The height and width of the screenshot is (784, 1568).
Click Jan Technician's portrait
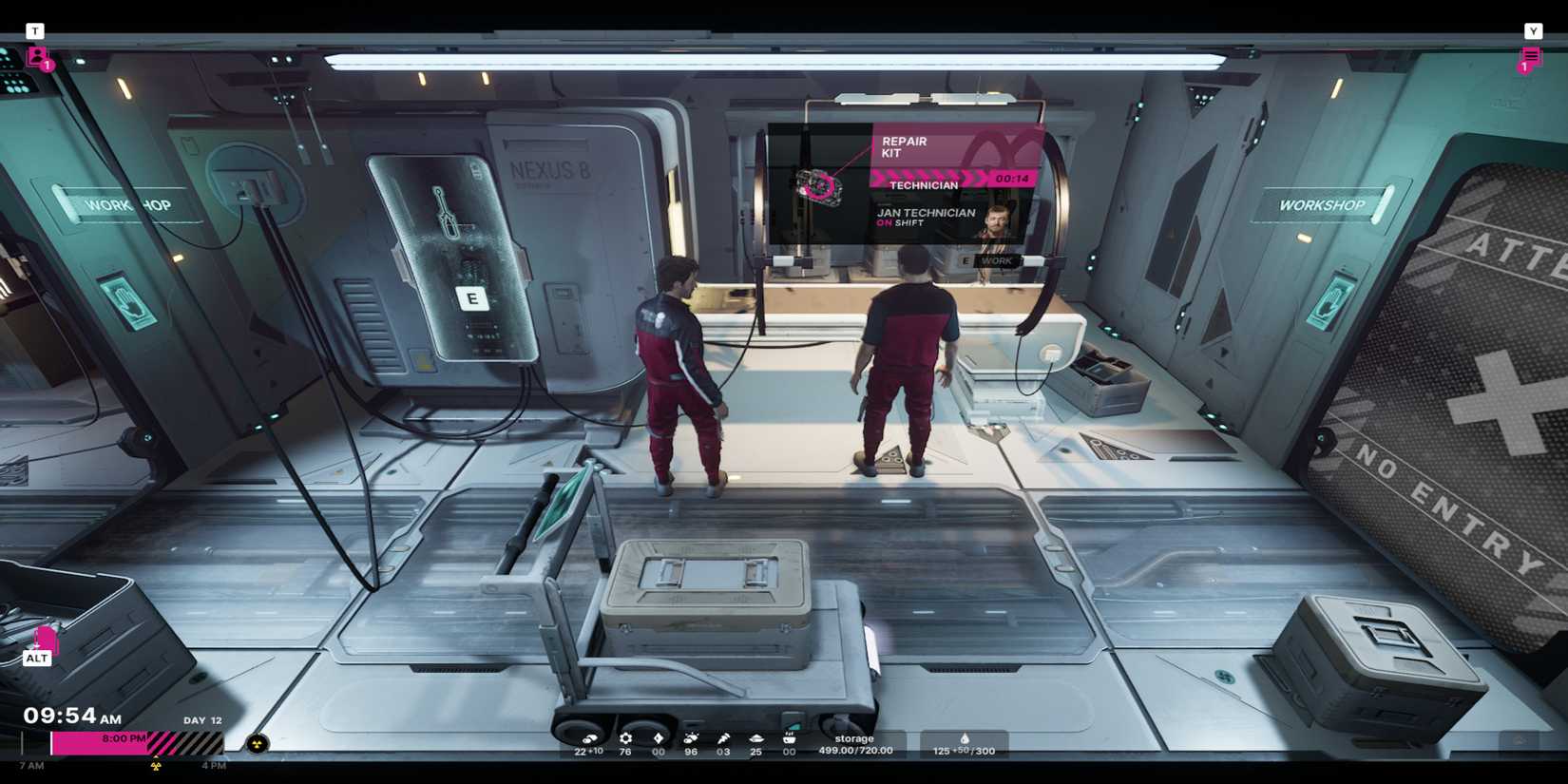point(998,220)
